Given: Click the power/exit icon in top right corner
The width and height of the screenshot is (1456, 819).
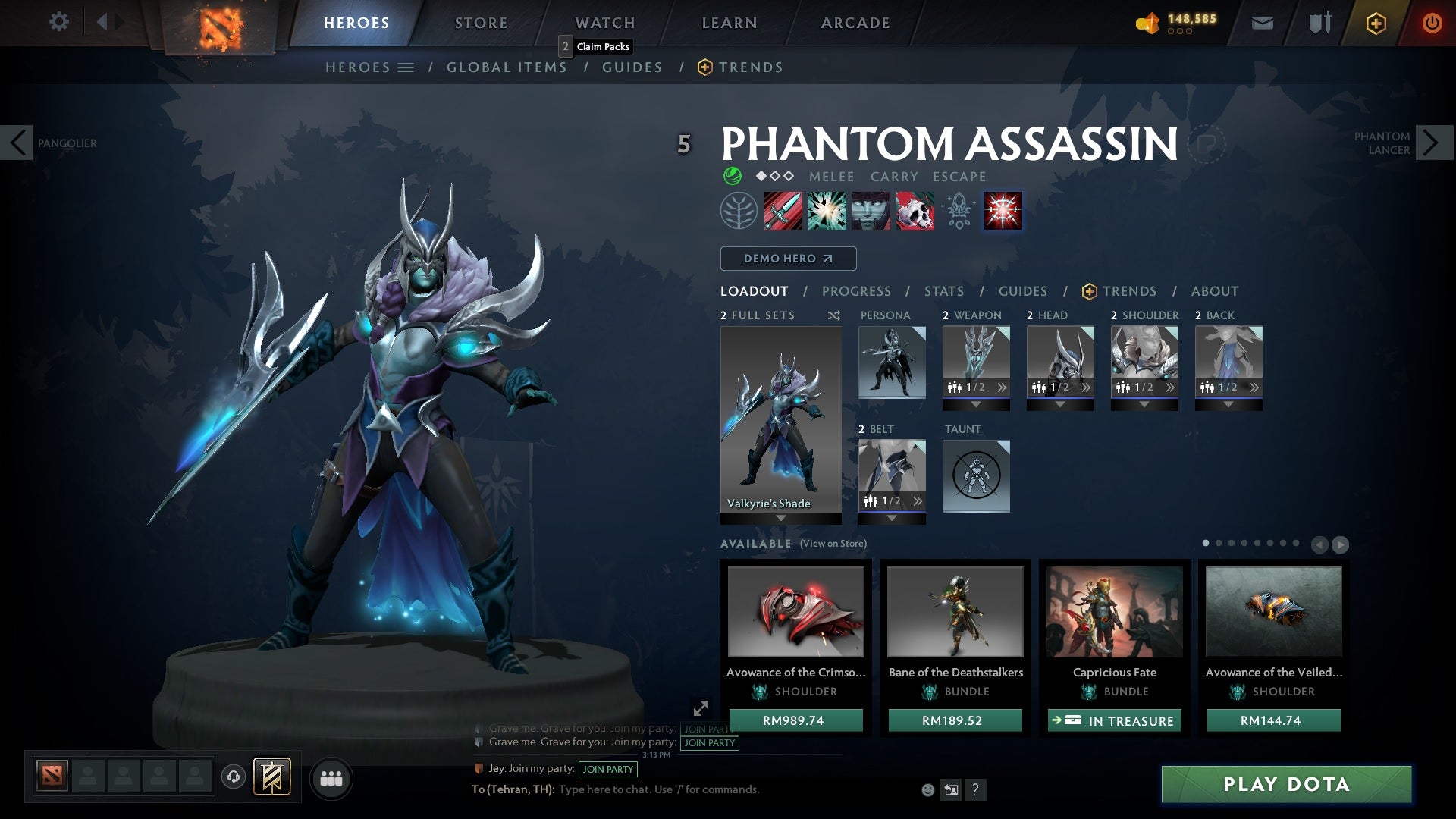Looking at the screenshot, I should click(1432, 23).
